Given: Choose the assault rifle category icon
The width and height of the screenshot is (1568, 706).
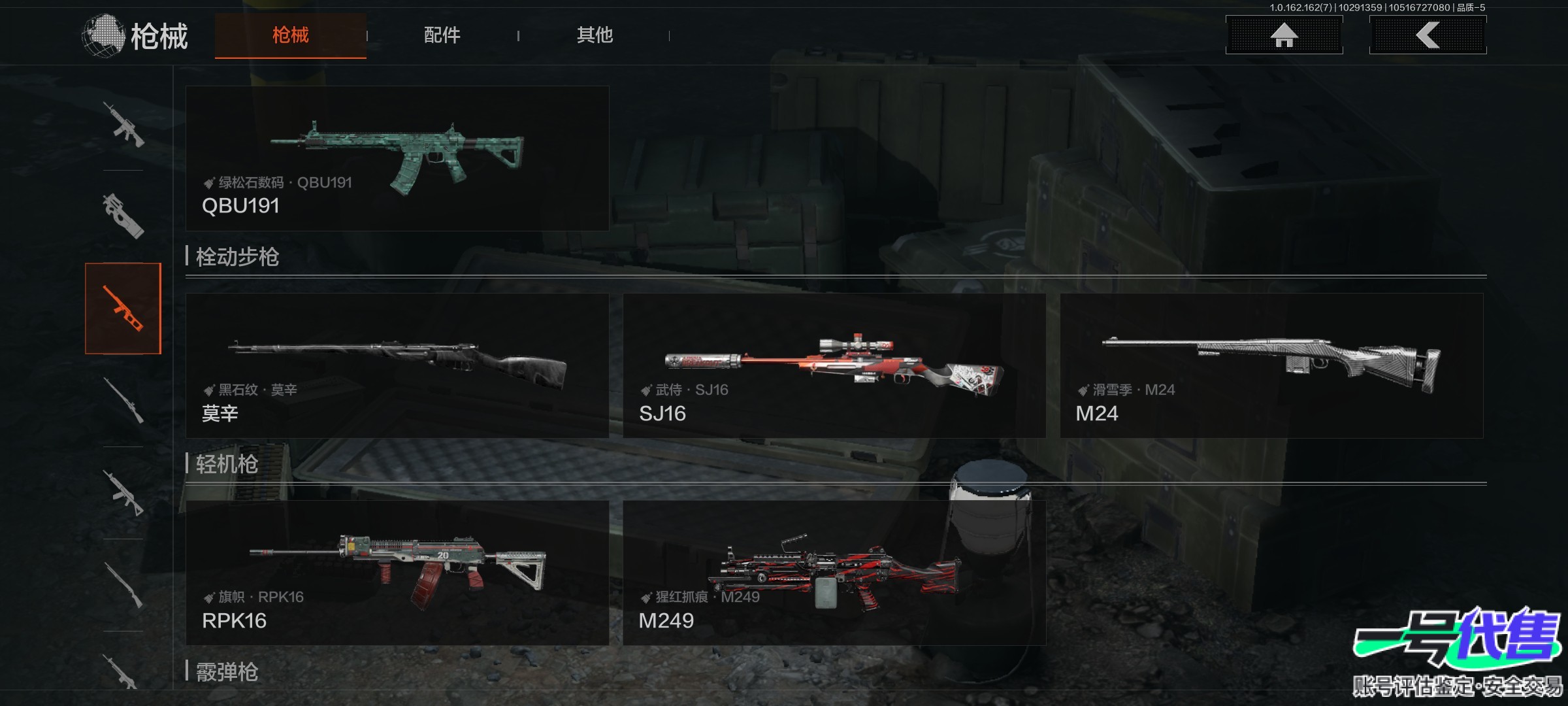Looking at the screenshot, I should click(x=123, y=124).
